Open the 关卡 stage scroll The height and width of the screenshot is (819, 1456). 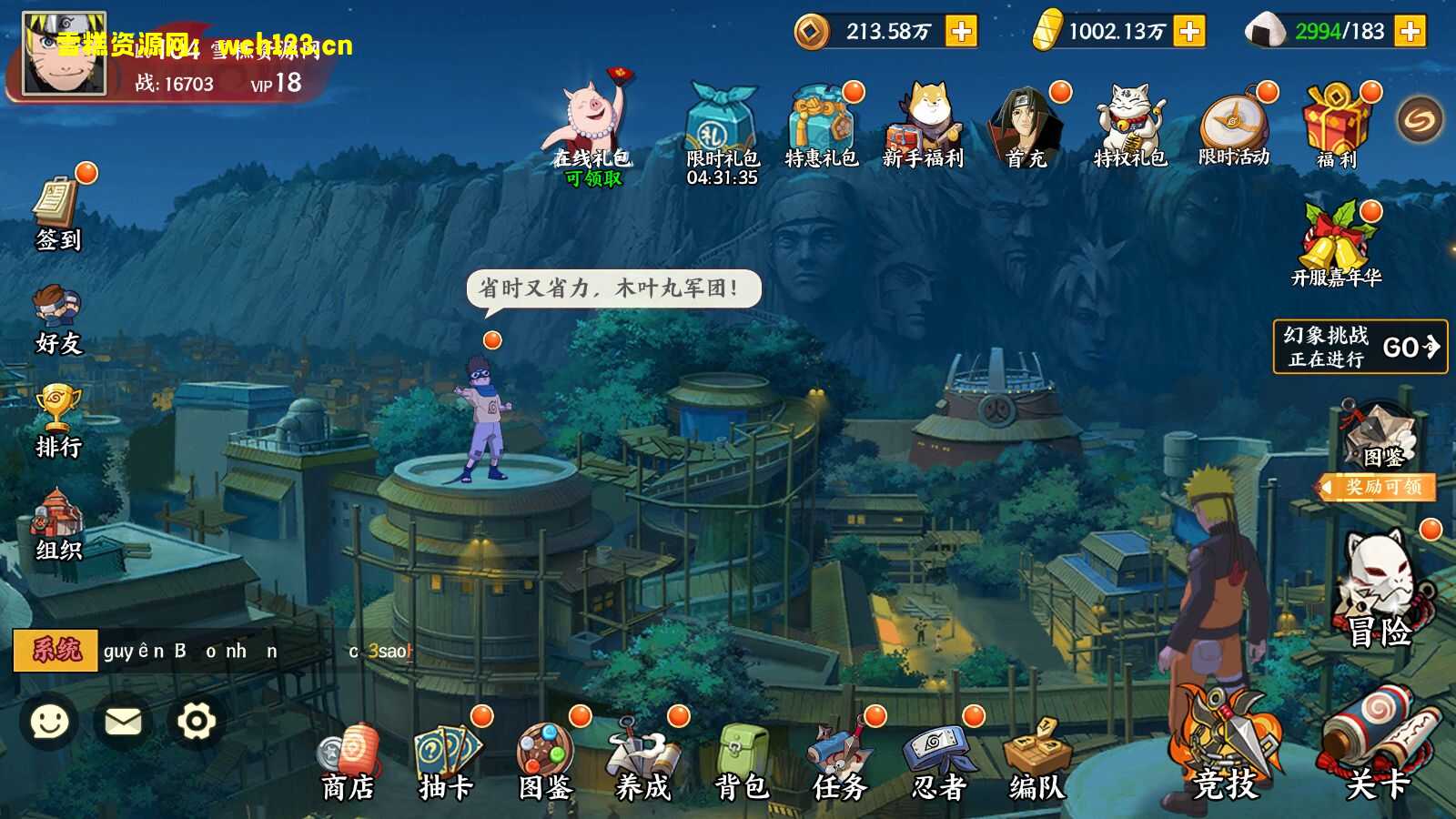click(x=1378, y=746)
